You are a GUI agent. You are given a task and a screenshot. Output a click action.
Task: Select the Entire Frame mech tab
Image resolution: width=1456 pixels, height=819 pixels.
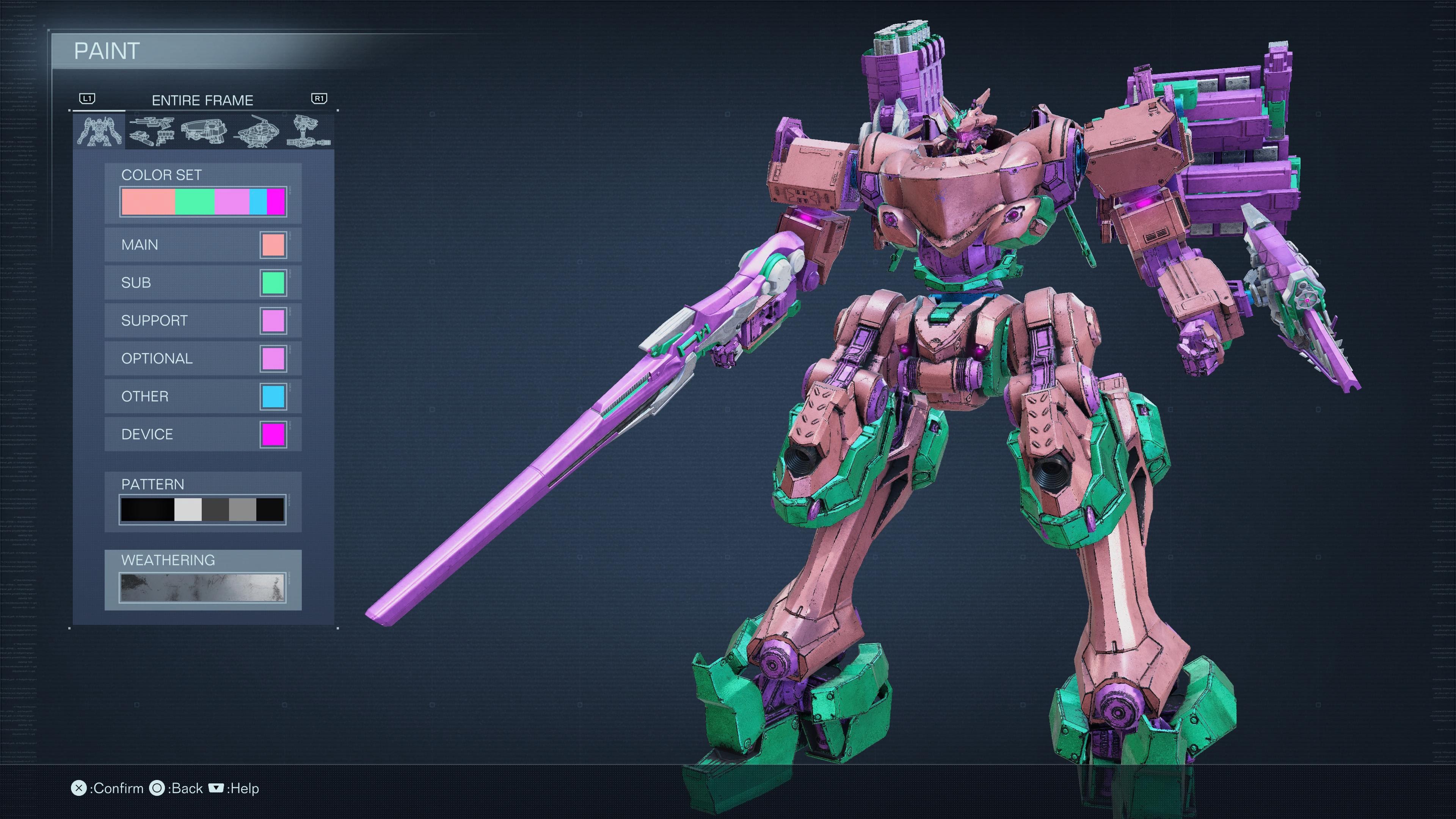pos(100,132)
